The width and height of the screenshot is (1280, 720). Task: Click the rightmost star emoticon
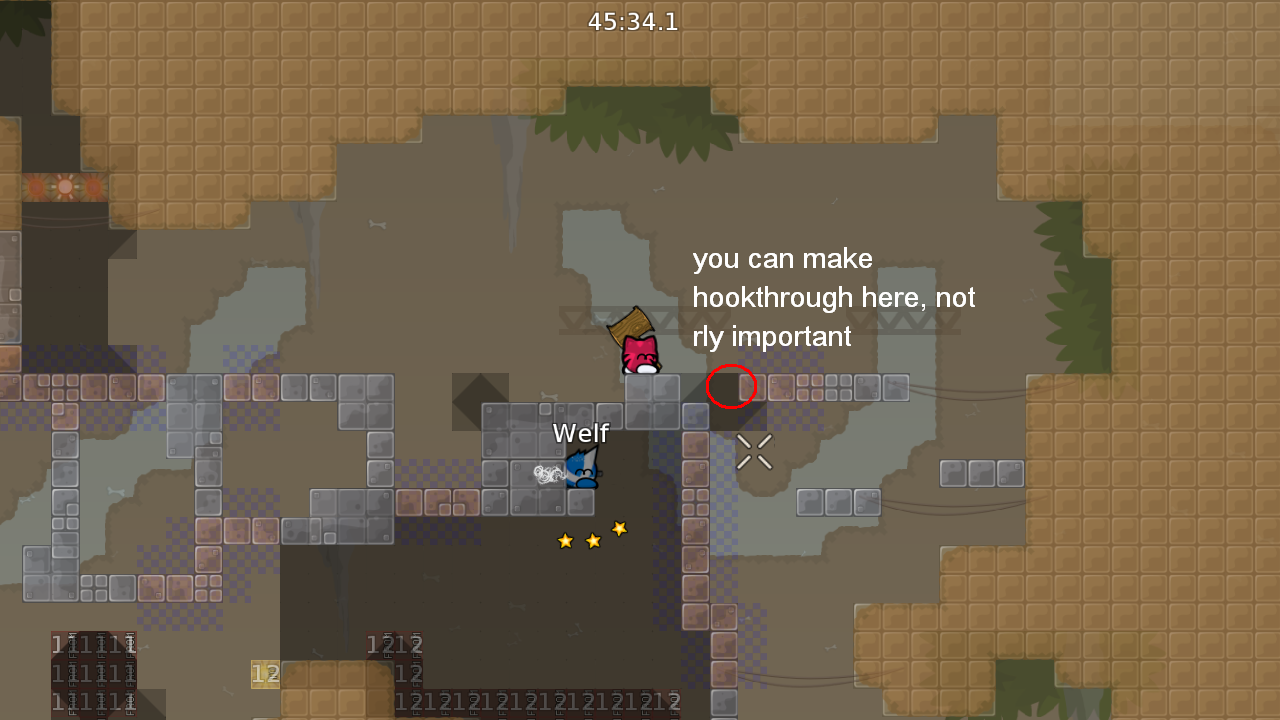pyautogui.click(x=619, y=529)
